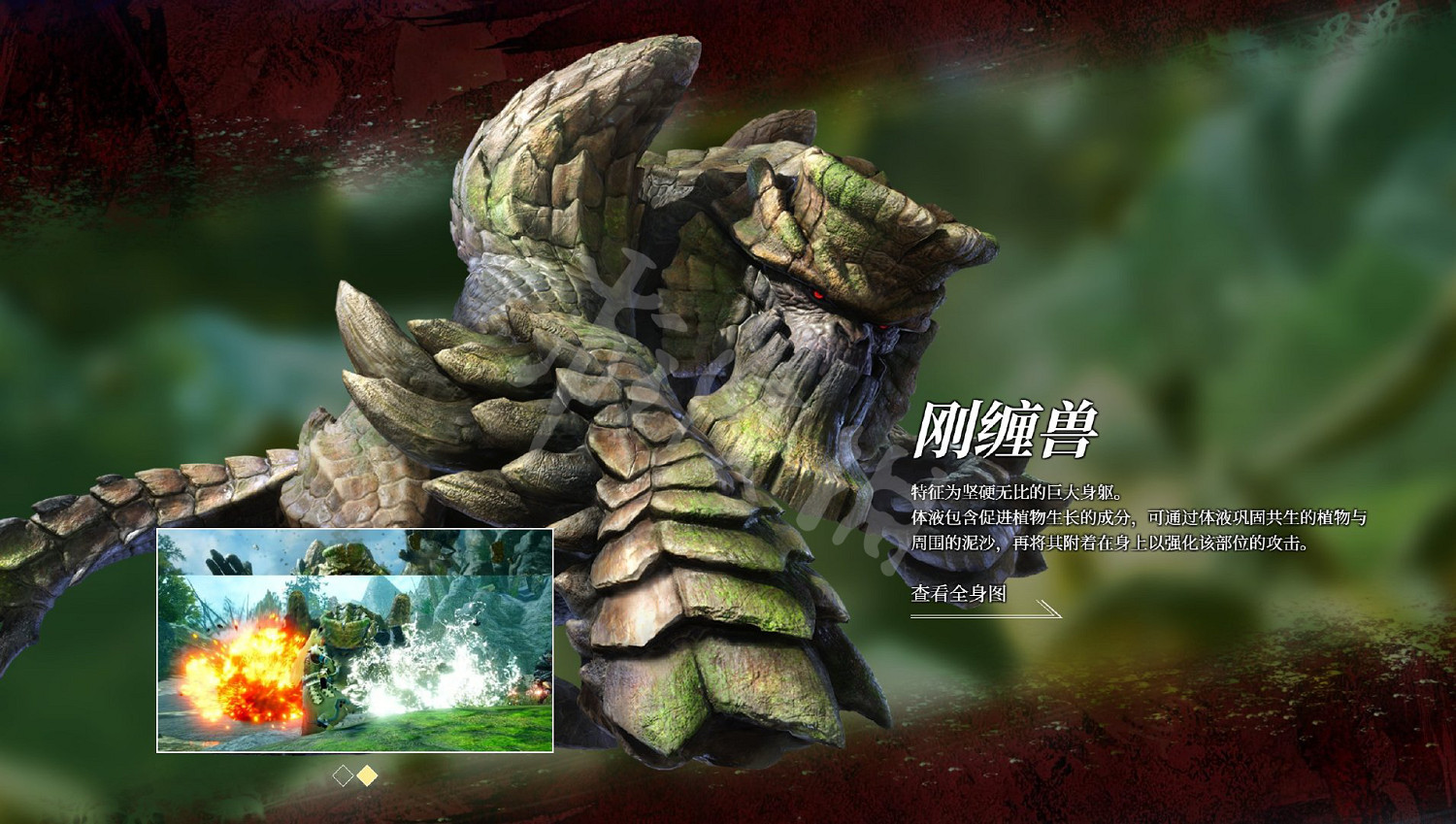Activate the second slide's yellow diamond
This screenshot has height=824, width=1456.
367,775
